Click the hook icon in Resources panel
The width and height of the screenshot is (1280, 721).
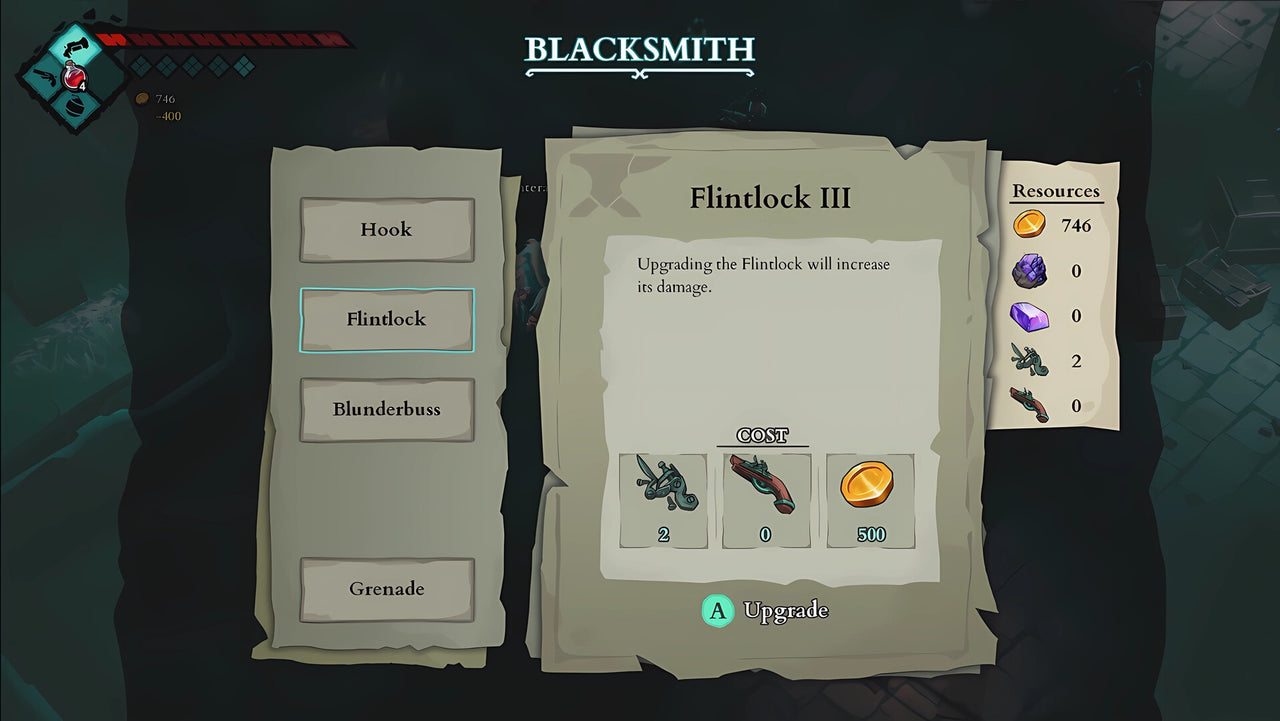(x=1031, y=360)
